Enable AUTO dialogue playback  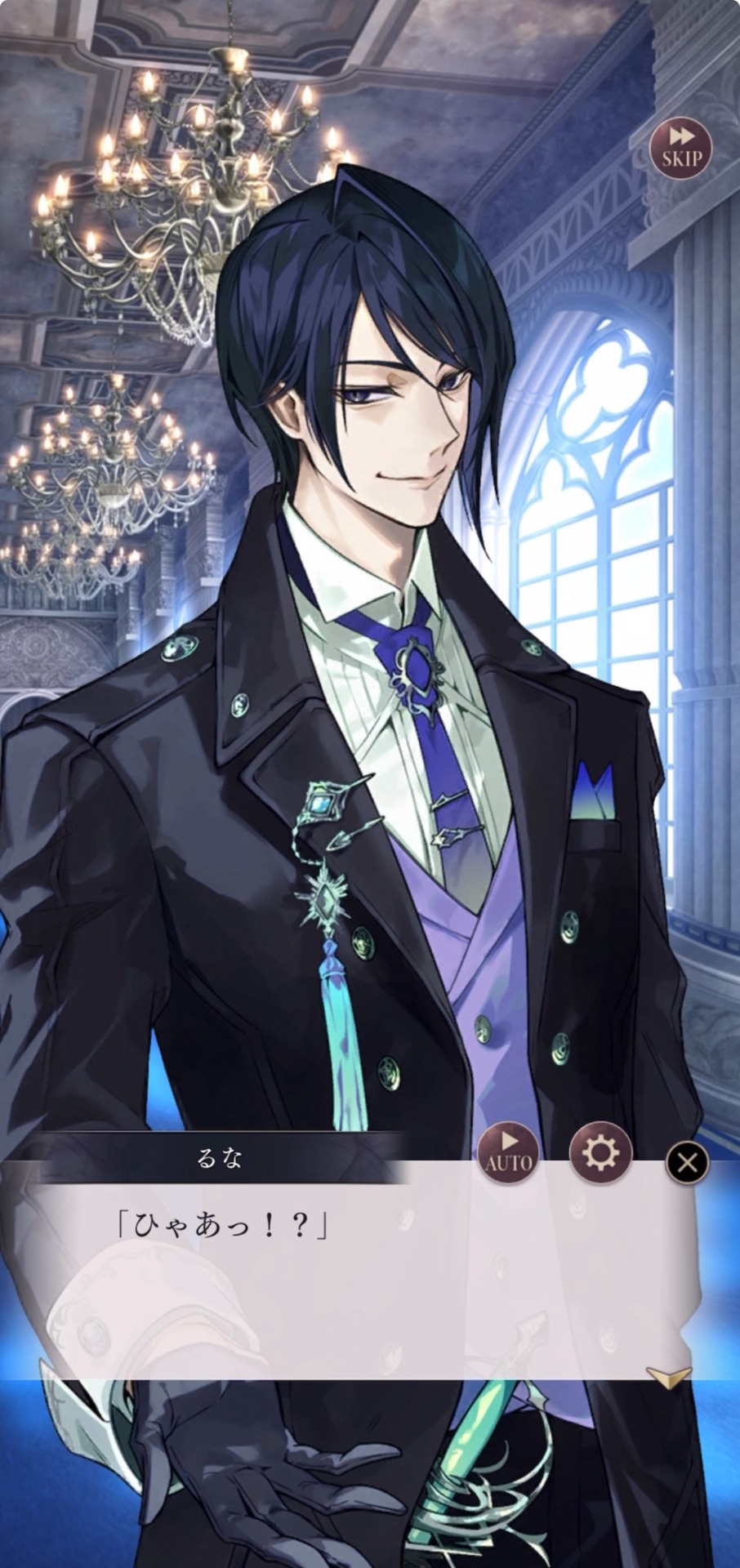tap(509, 1153)
